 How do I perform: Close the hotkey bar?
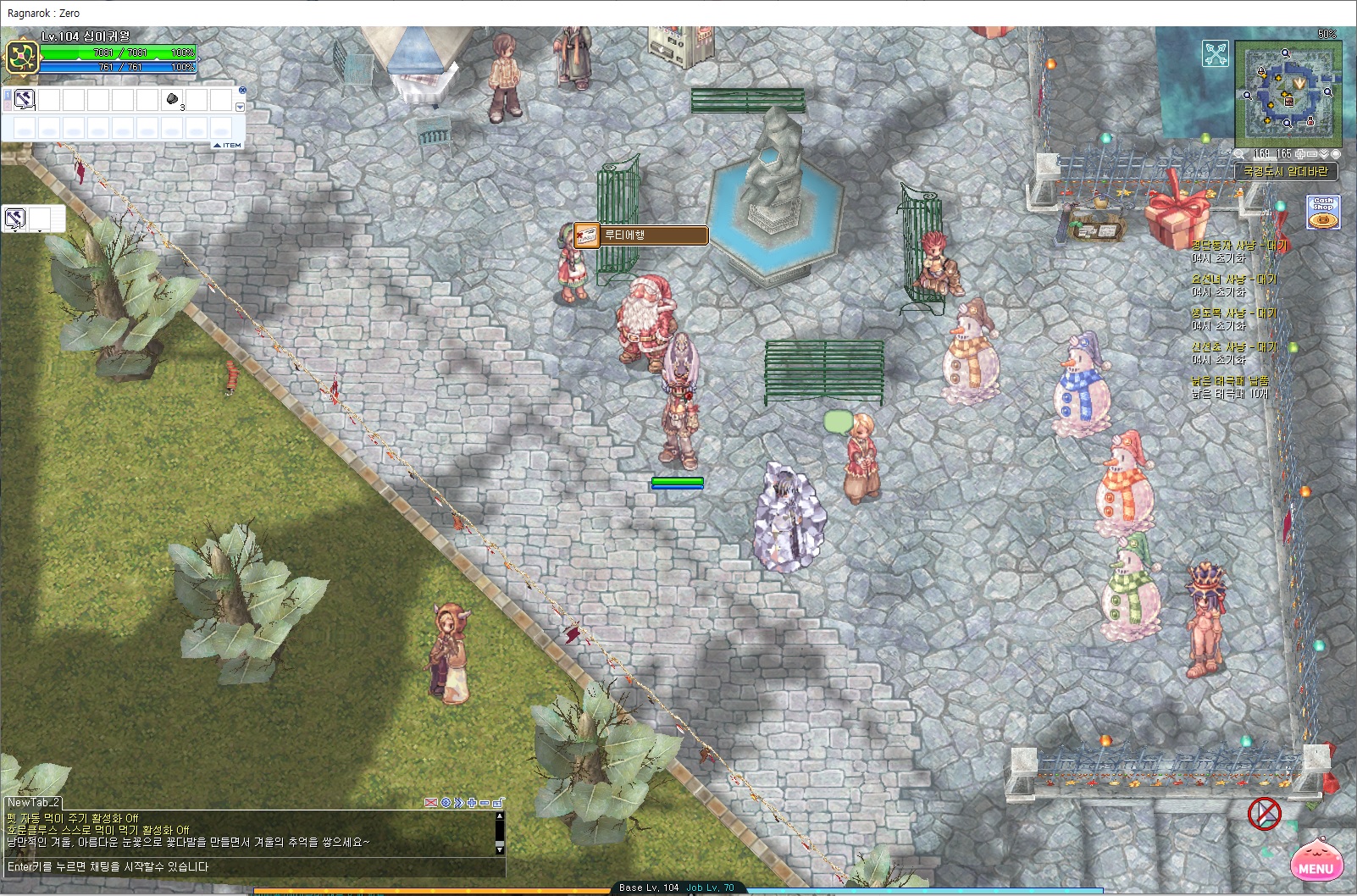(242, 90)
